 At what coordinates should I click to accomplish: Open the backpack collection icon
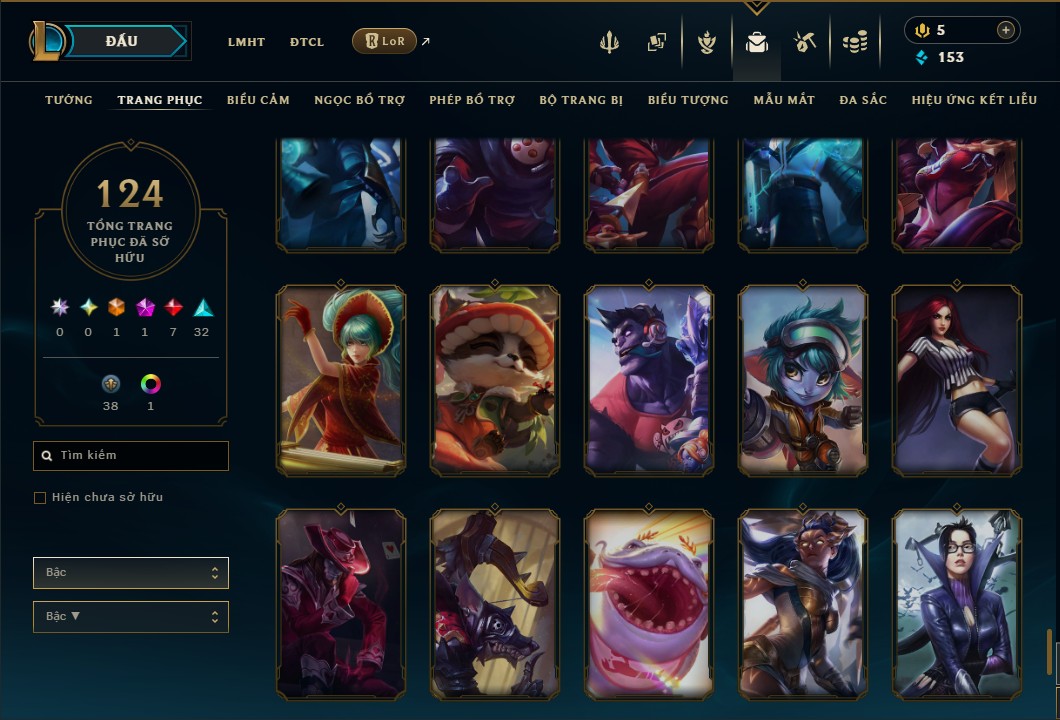point(756,42)
